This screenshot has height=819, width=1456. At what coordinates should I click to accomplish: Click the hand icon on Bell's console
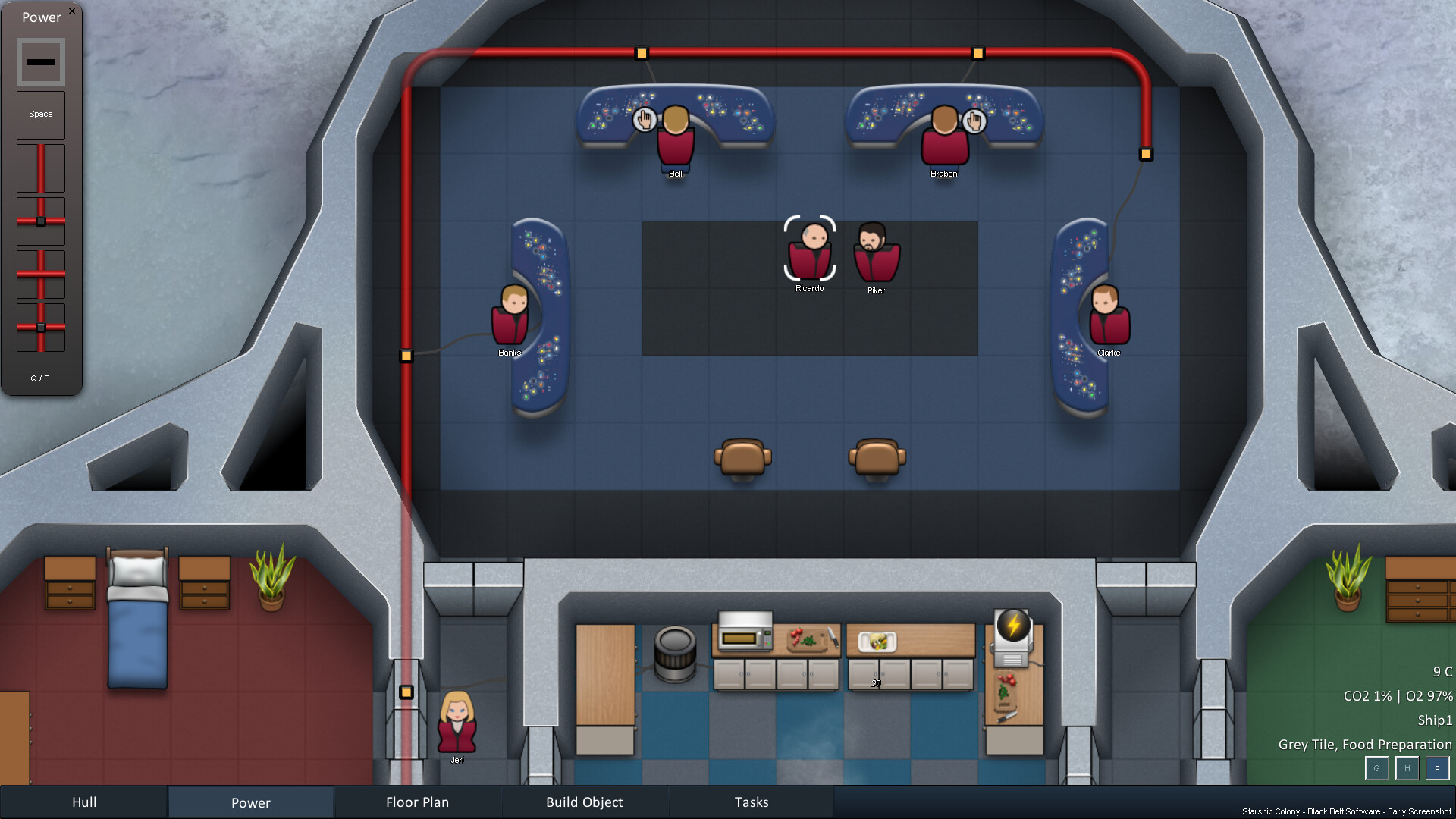pyautogui.click(x=645, y=119)
